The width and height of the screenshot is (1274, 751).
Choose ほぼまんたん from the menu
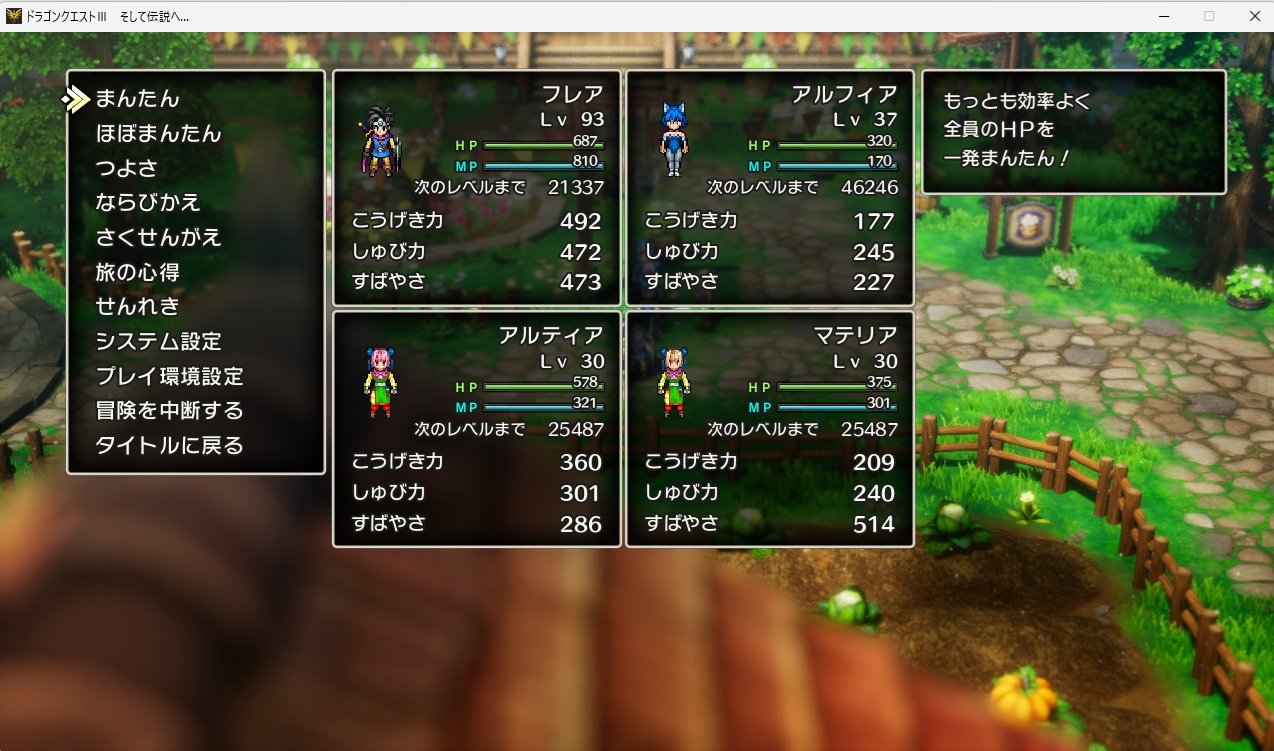click(x=158, y=134)
